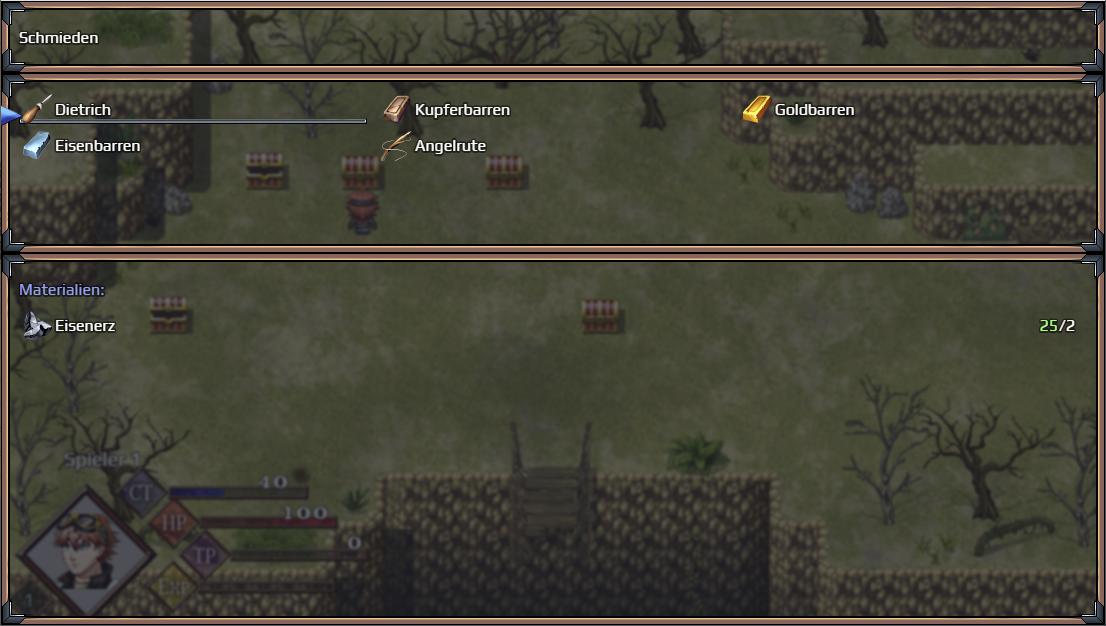The image size is (1106, 626).
Task: Select the Dietrich recipe
Action: [83, 110]
